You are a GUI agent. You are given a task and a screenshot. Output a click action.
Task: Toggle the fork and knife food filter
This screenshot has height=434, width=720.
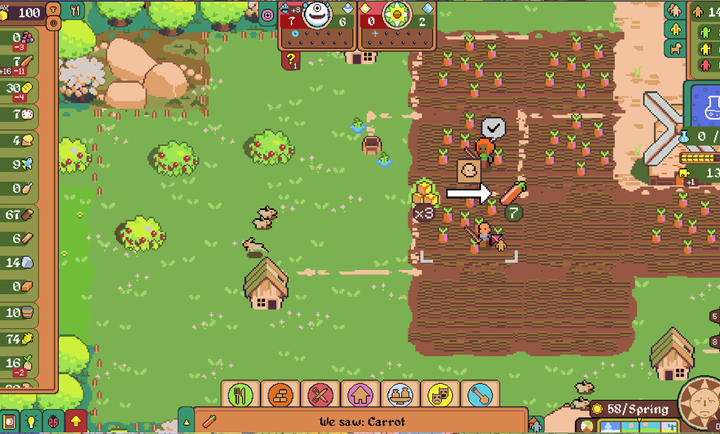point(75,10)
